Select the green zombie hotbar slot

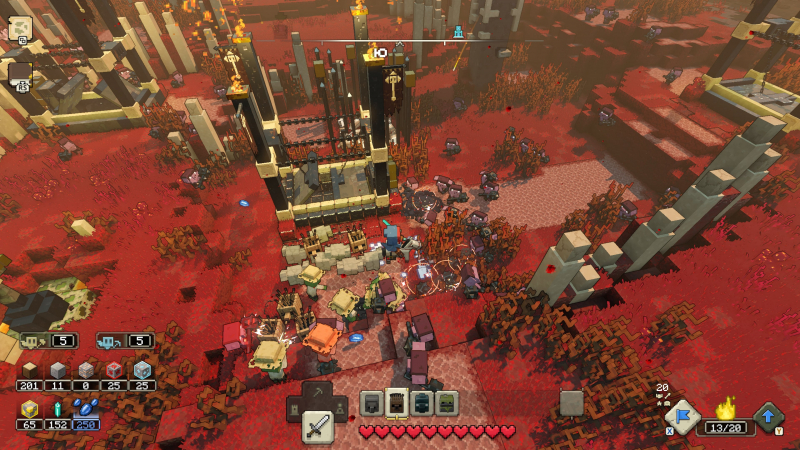(x=446, y=402)
